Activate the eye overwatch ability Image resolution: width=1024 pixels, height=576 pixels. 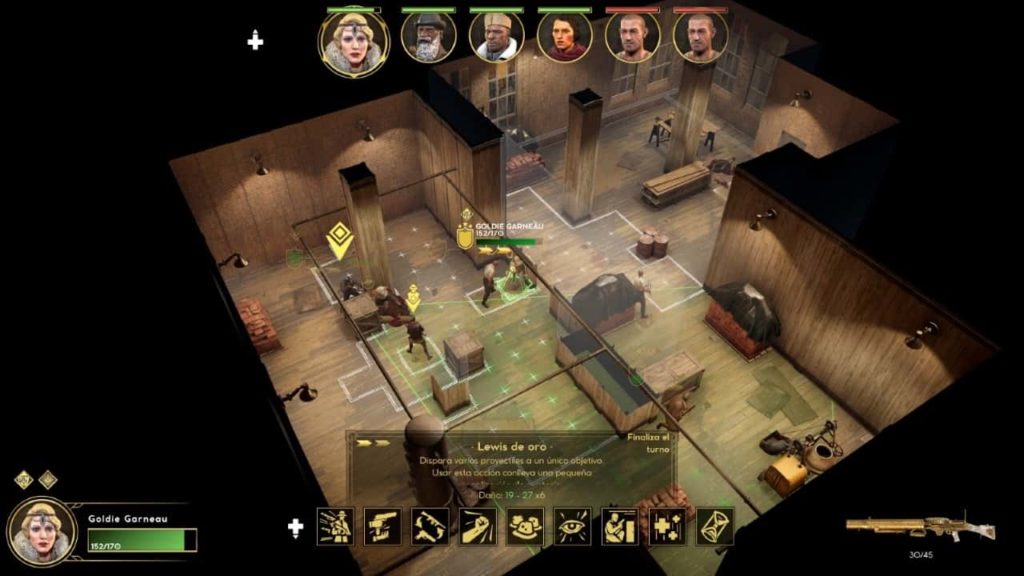coord(573,526)
